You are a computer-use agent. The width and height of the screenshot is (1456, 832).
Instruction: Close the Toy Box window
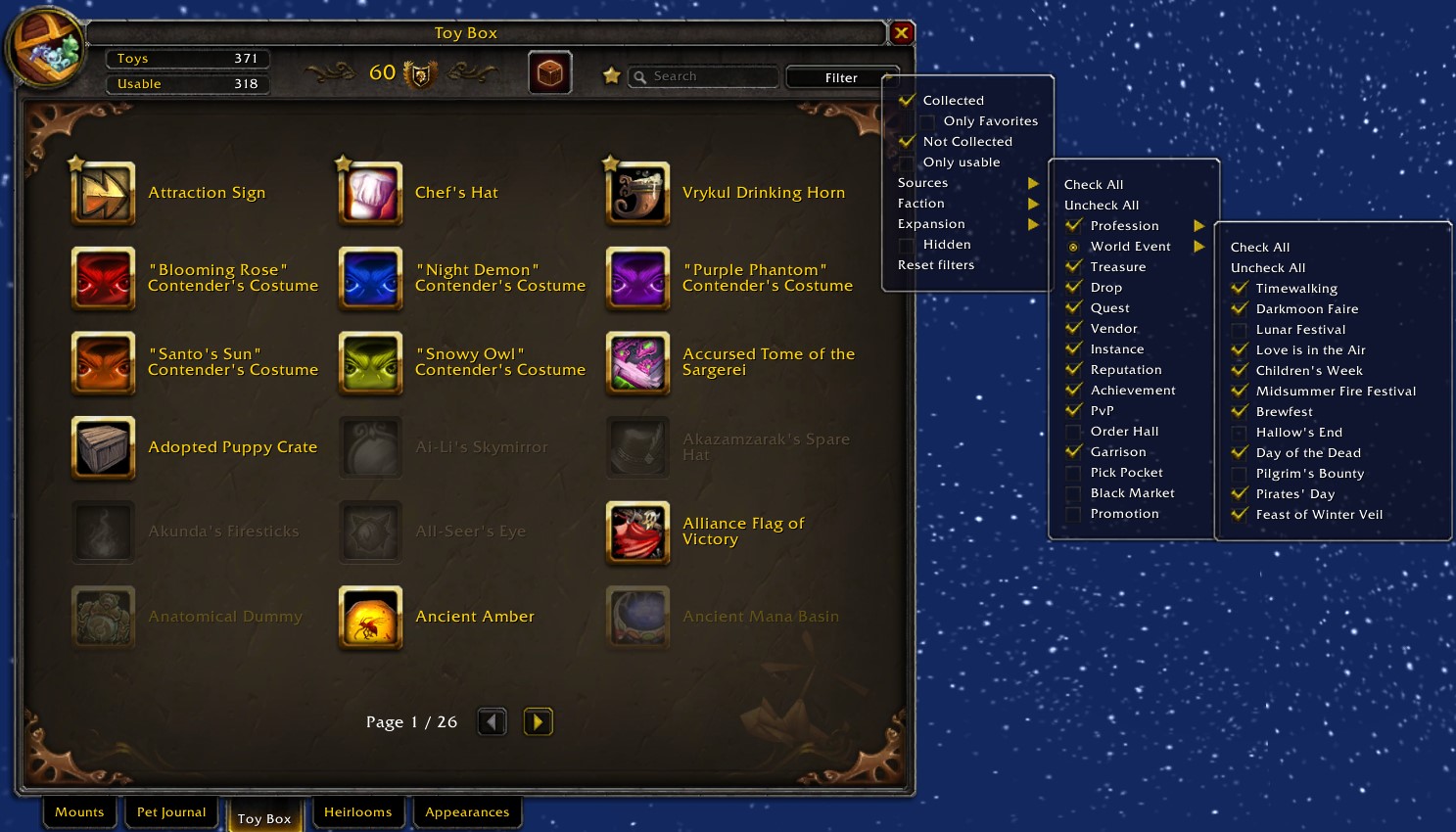pyautogui.click(x=902, y=33)
